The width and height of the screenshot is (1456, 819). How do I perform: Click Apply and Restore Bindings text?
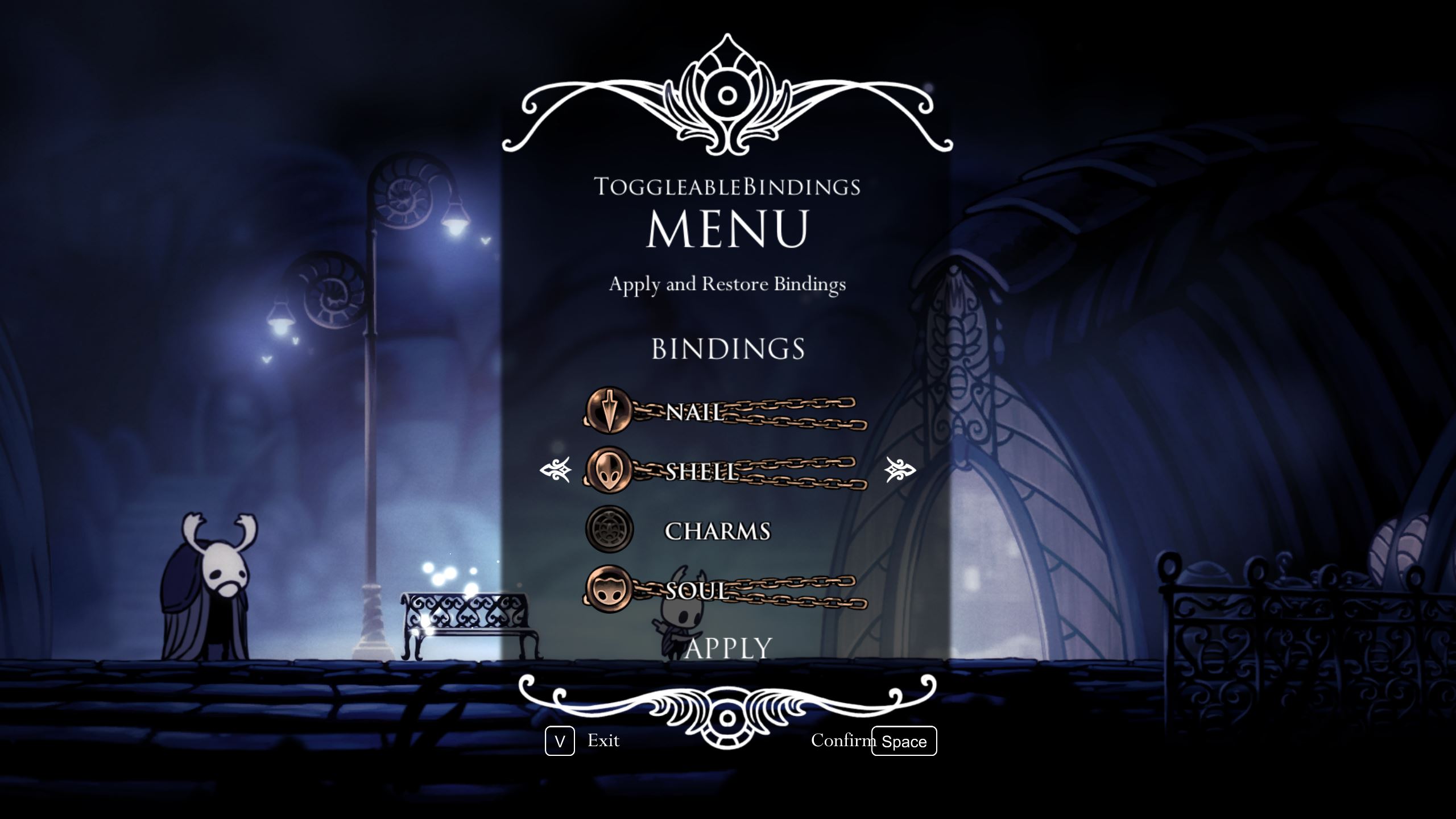pyautogui.click(x=728, y=285)
